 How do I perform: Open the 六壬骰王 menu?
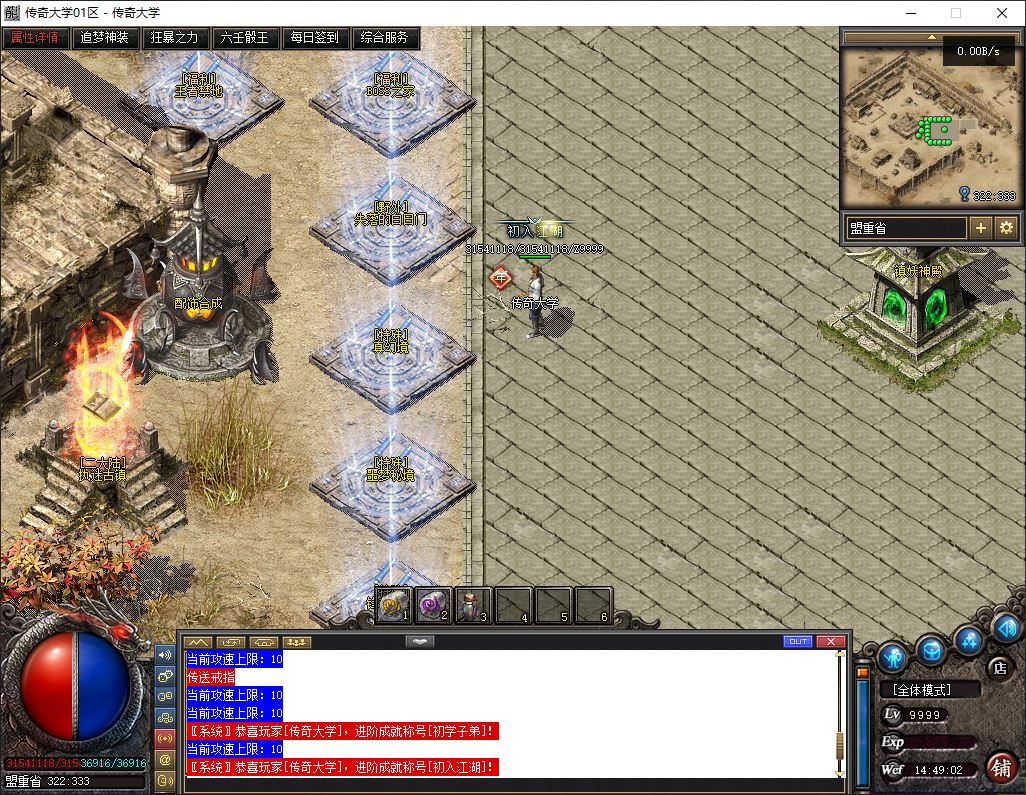coord(245,39)
